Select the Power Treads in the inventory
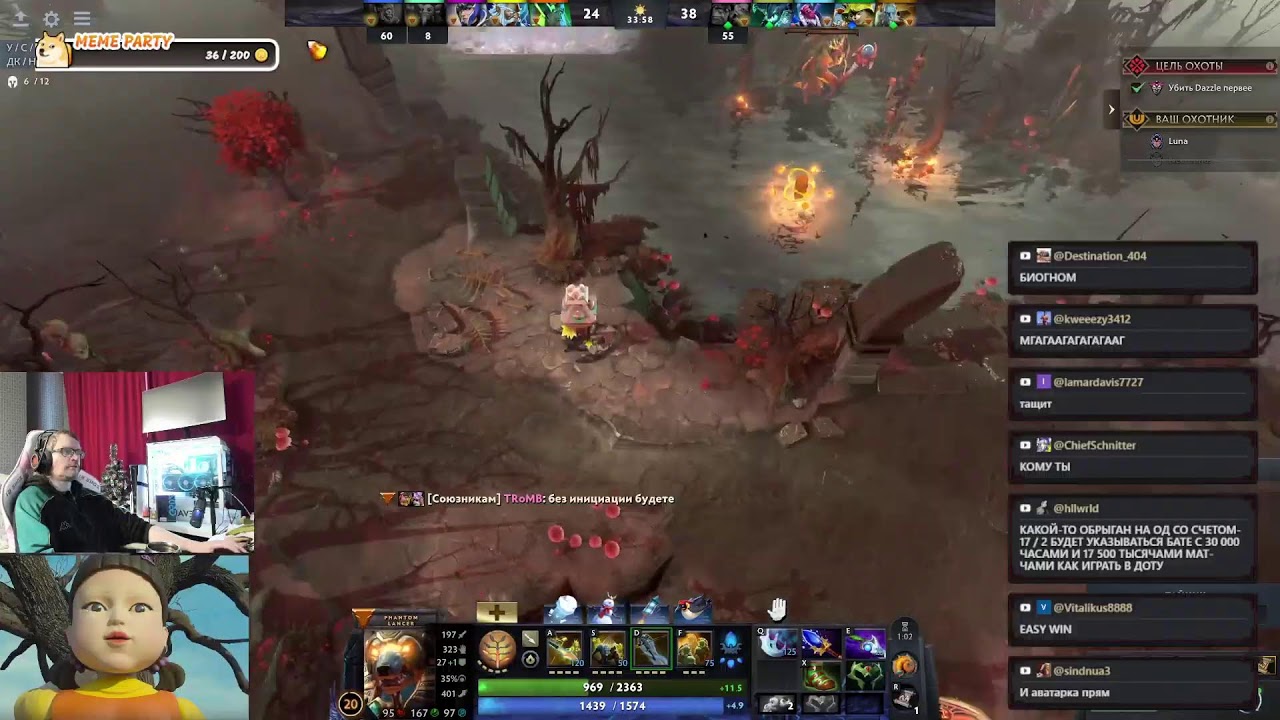Screen dimensions: 1280x720 [x=818, y=674]
